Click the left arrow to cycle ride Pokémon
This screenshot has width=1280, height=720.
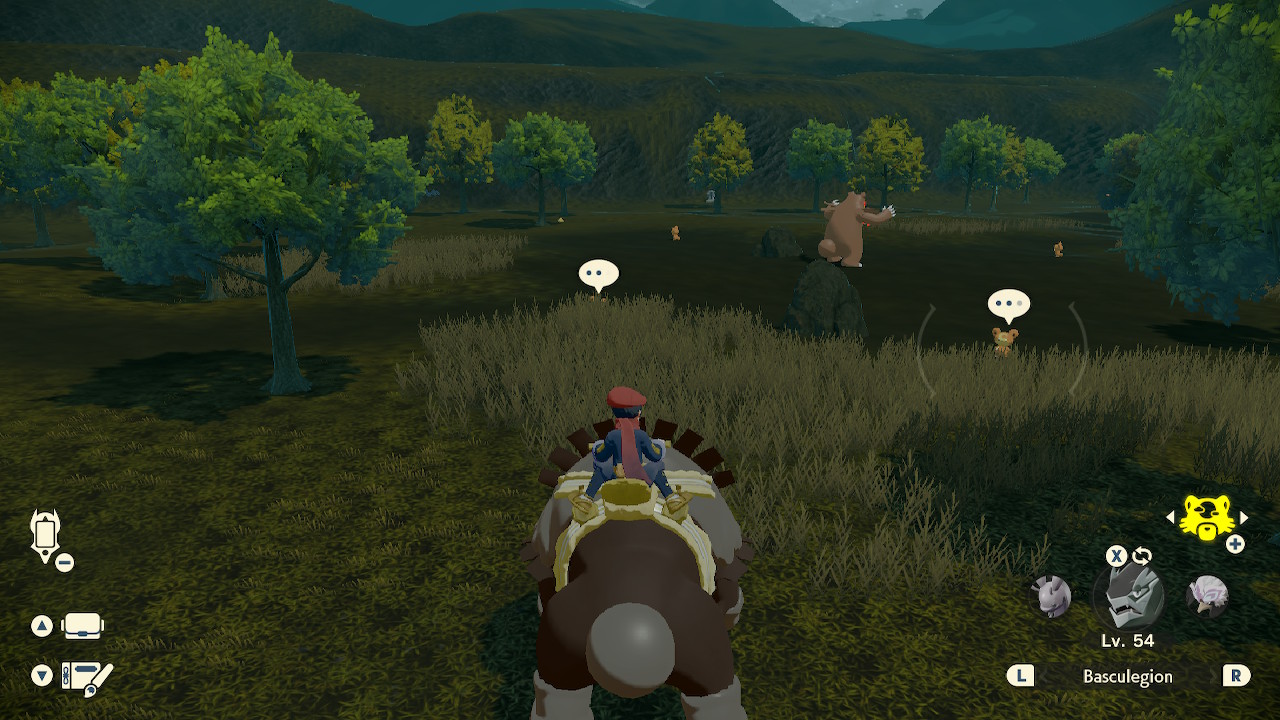tap(1170, 518)
